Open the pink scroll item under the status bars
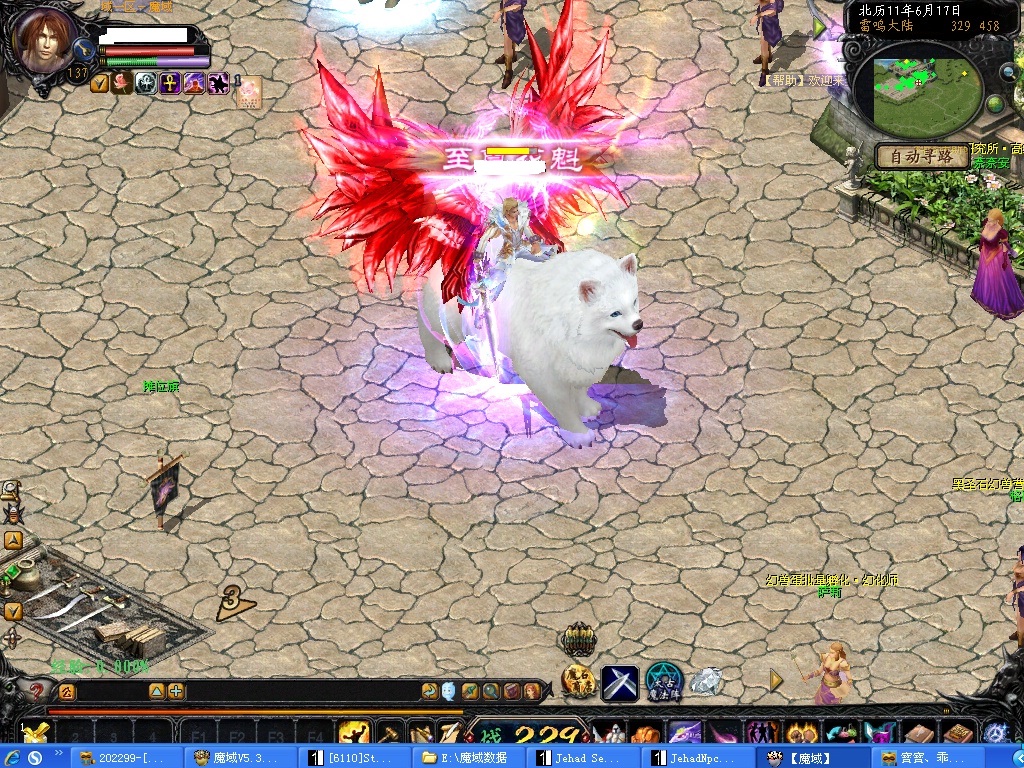Viewport: 1024px width, 768px height. point(248,91)
